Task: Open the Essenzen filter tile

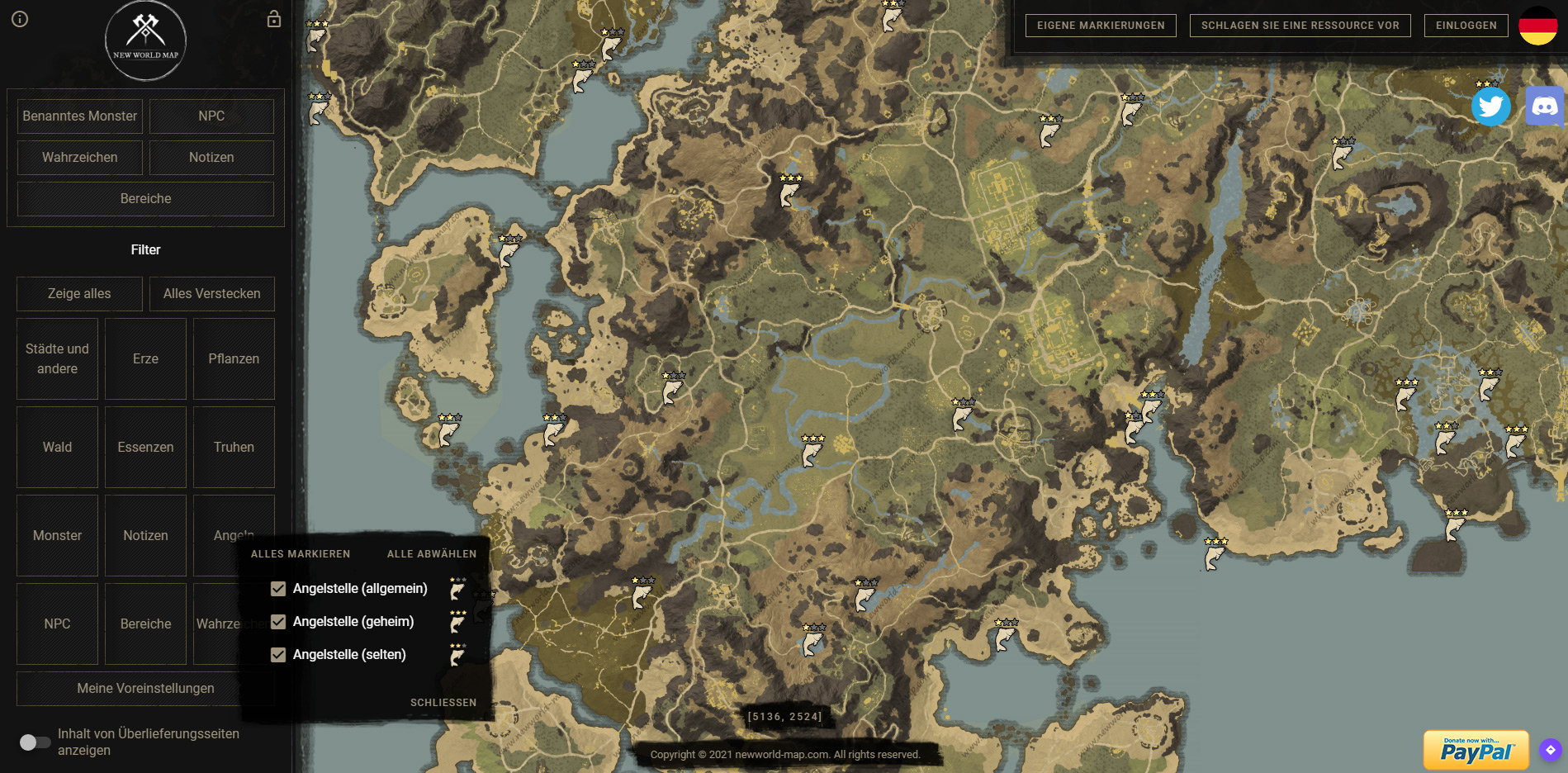Action: tap(145, 448)
